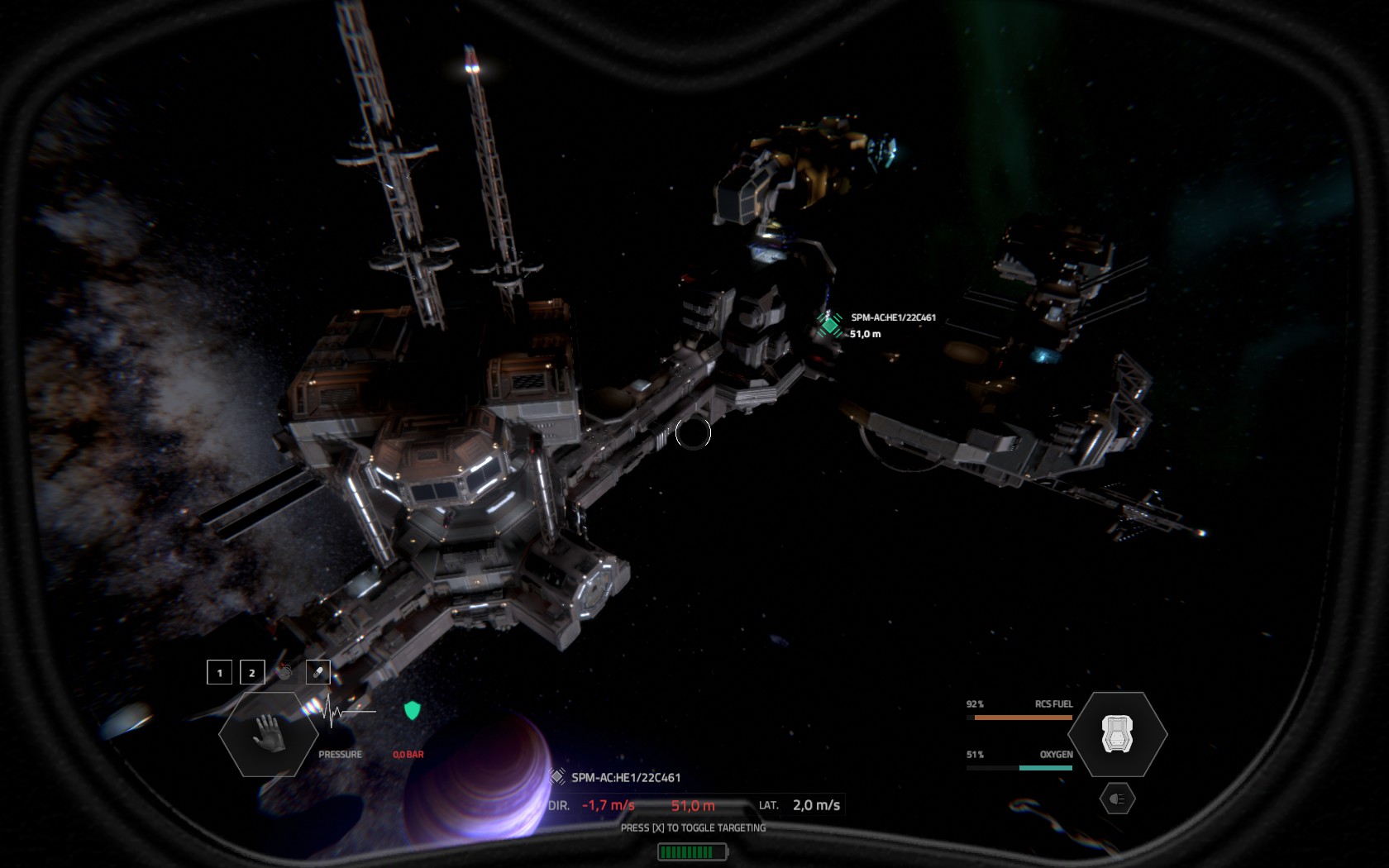Click the green armor shield icon
This screenshot has height=868, width=1389.
(x=412, y=710)
